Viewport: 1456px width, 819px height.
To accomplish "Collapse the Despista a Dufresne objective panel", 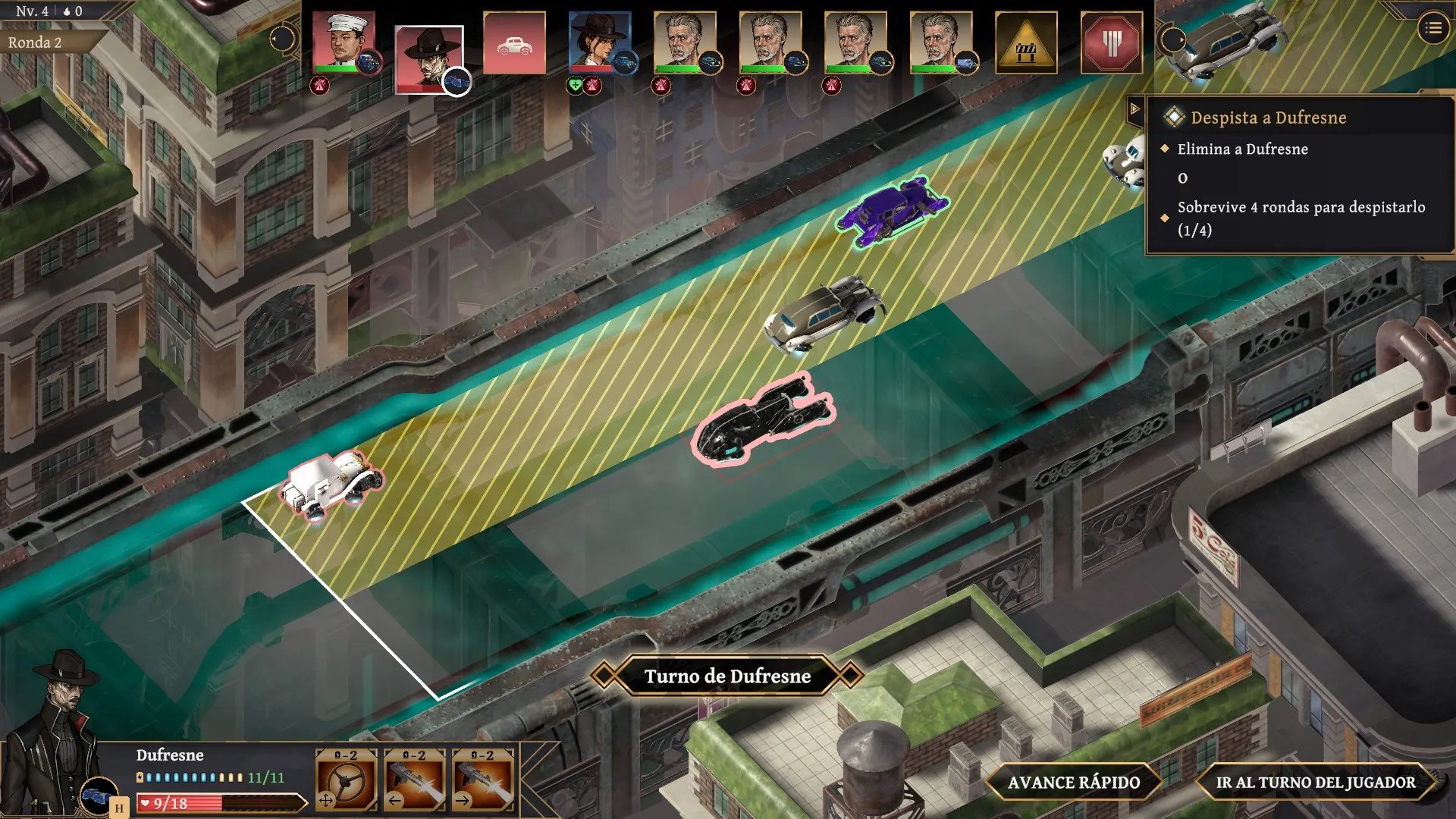I will coord(1135,109).
